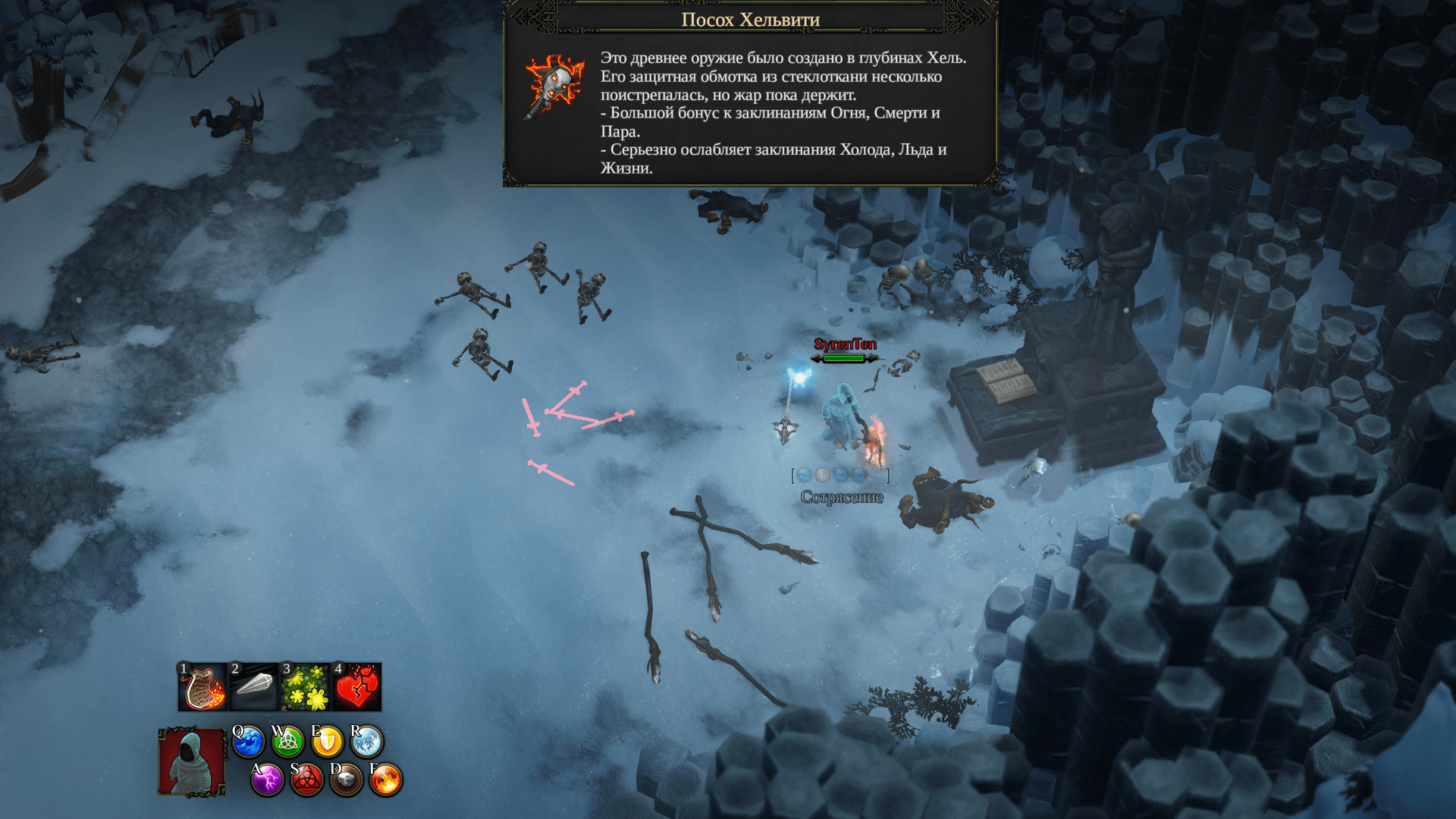Queue the yellow Shield element orb

(327, 742)
